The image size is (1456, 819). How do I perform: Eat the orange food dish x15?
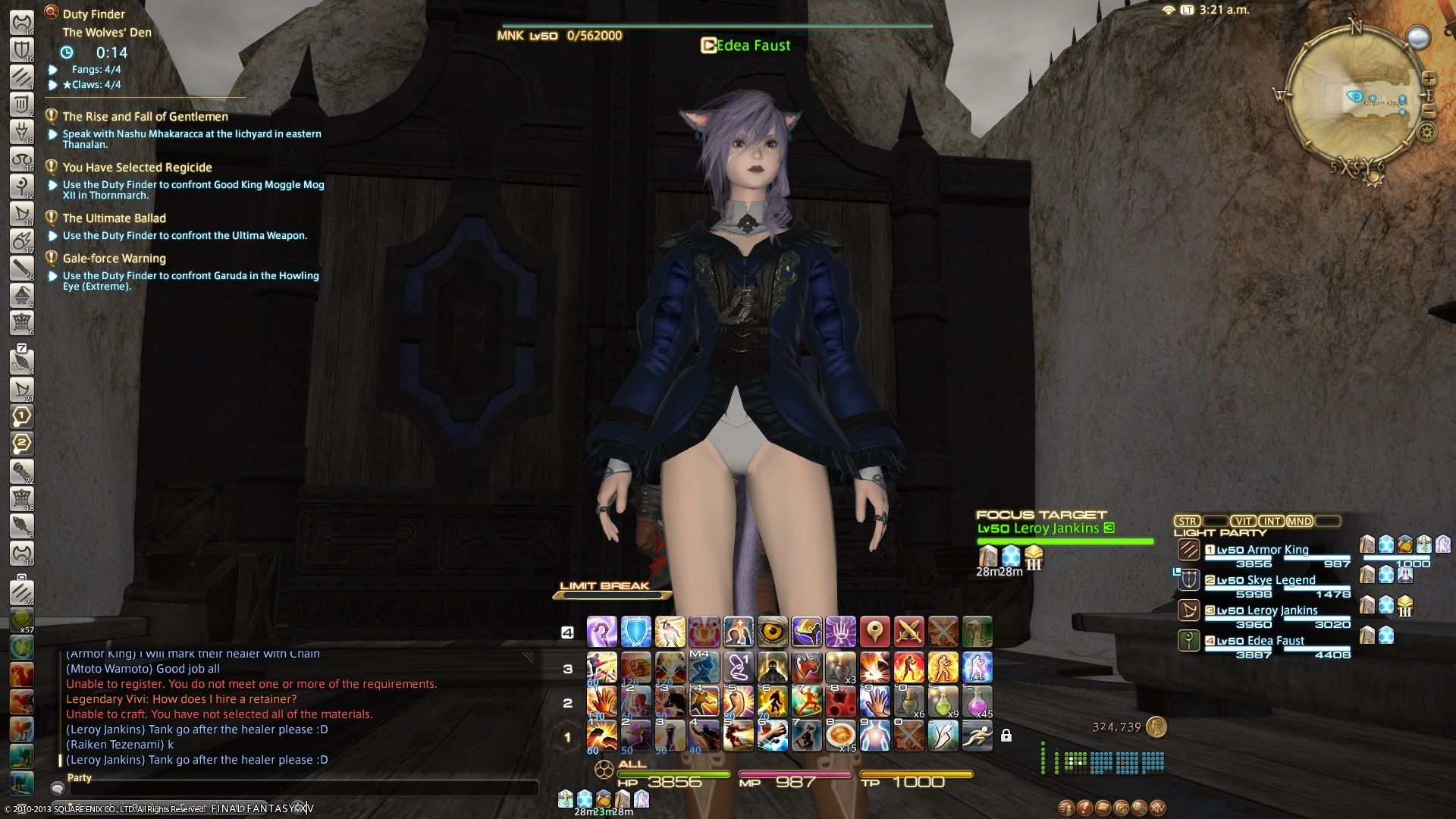(840, 735)
